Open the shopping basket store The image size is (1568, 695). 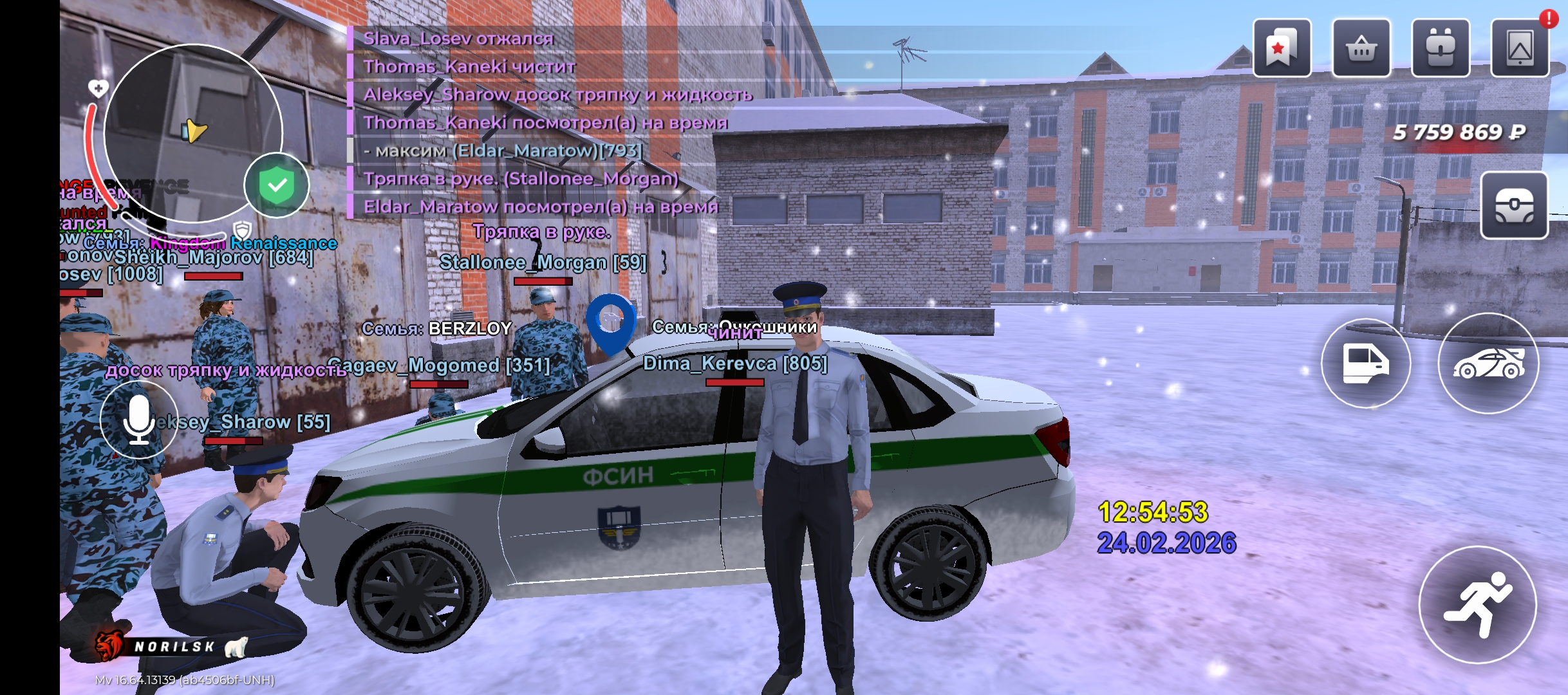1361,48
